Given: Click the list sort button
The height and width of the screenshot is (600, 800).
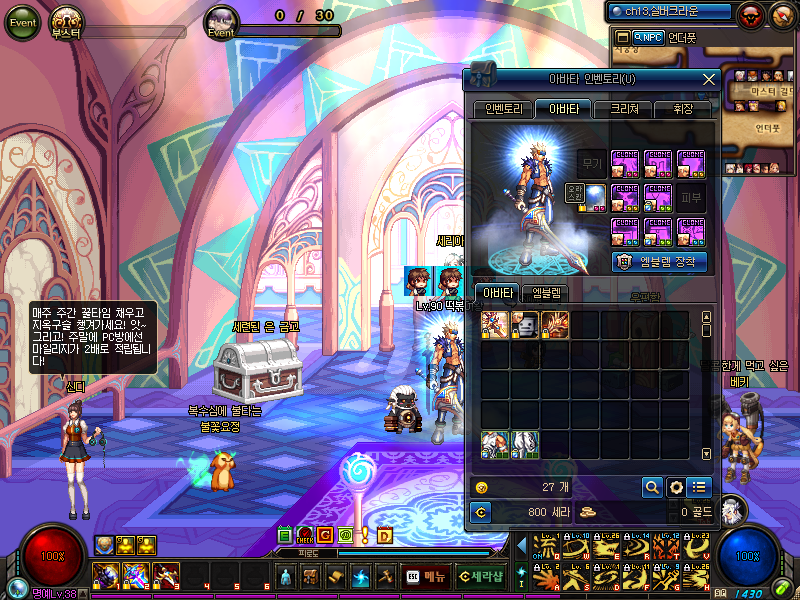Looking at the screenshot, I should 699,487.
